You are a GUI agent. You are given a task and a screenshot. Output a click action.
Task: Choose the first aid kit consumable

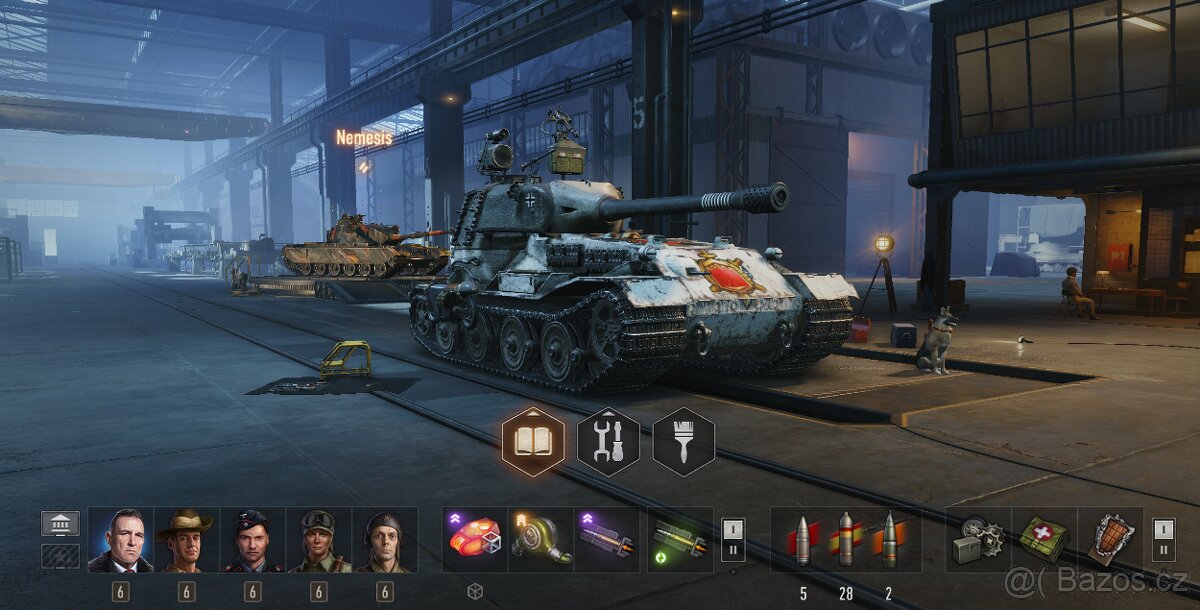(x=1044, y=540)
